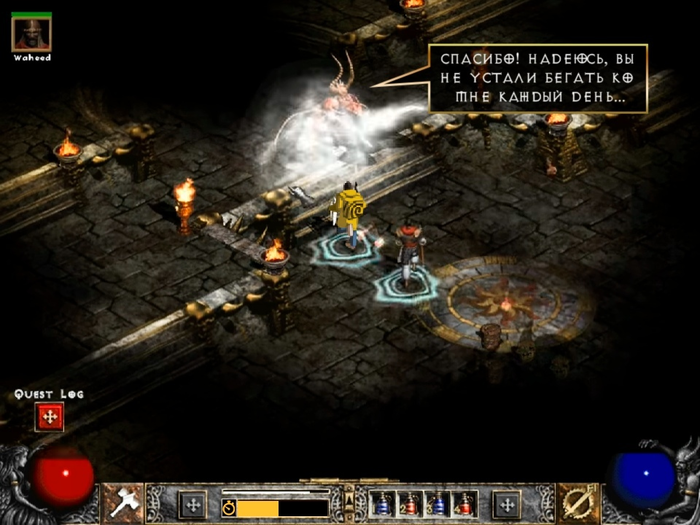This screenshot has height=525, width=700.
Task: Expand the mini menu arrow beside the belt
Action: 349,493
